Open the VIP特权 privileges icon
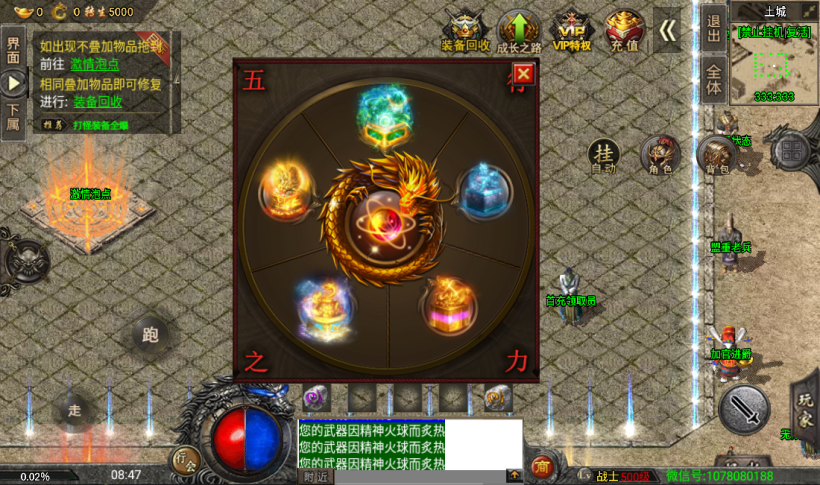 [x=571, y=30]
